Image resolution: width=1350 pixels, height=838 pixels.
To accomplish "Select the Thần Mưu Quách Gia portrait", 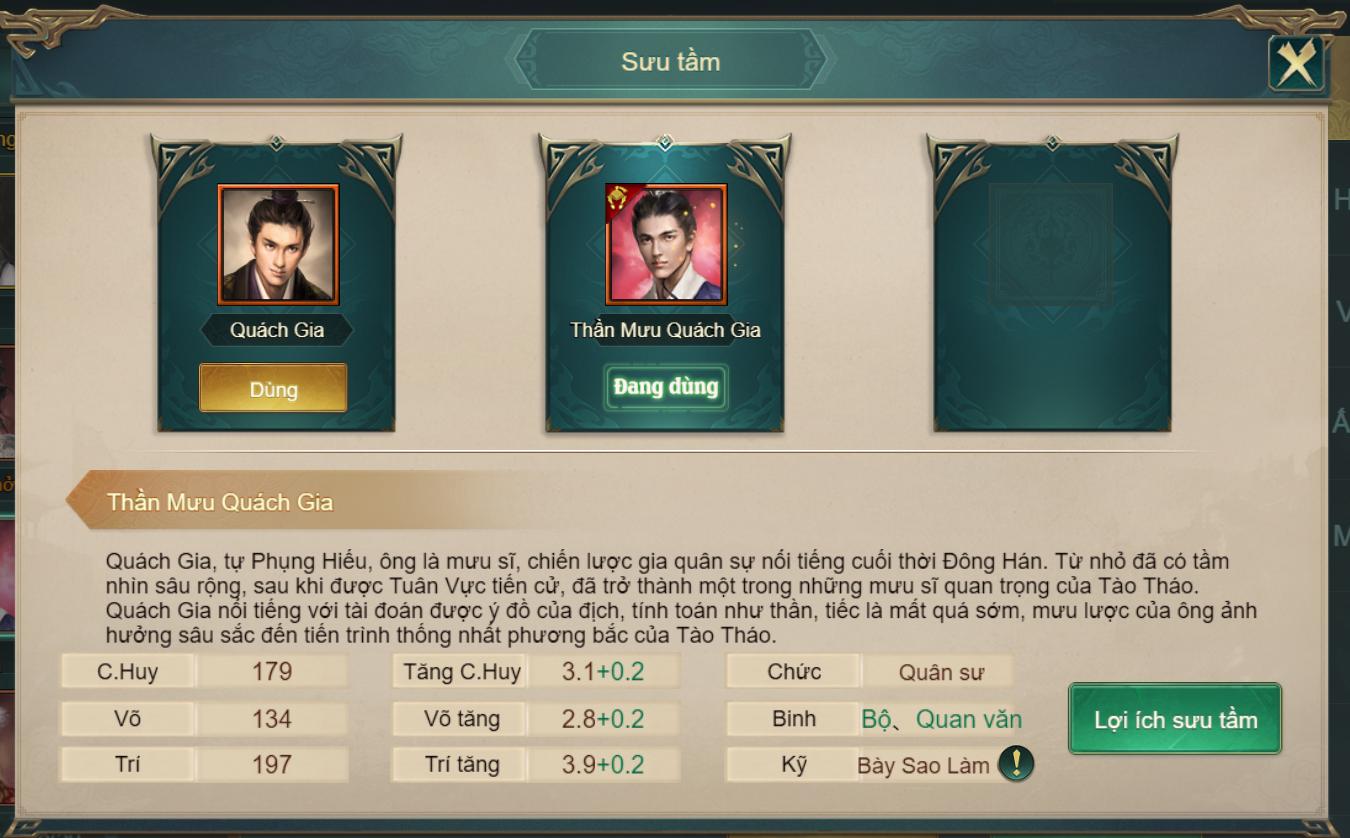I will pyautogui.click(x=666, y=244).
